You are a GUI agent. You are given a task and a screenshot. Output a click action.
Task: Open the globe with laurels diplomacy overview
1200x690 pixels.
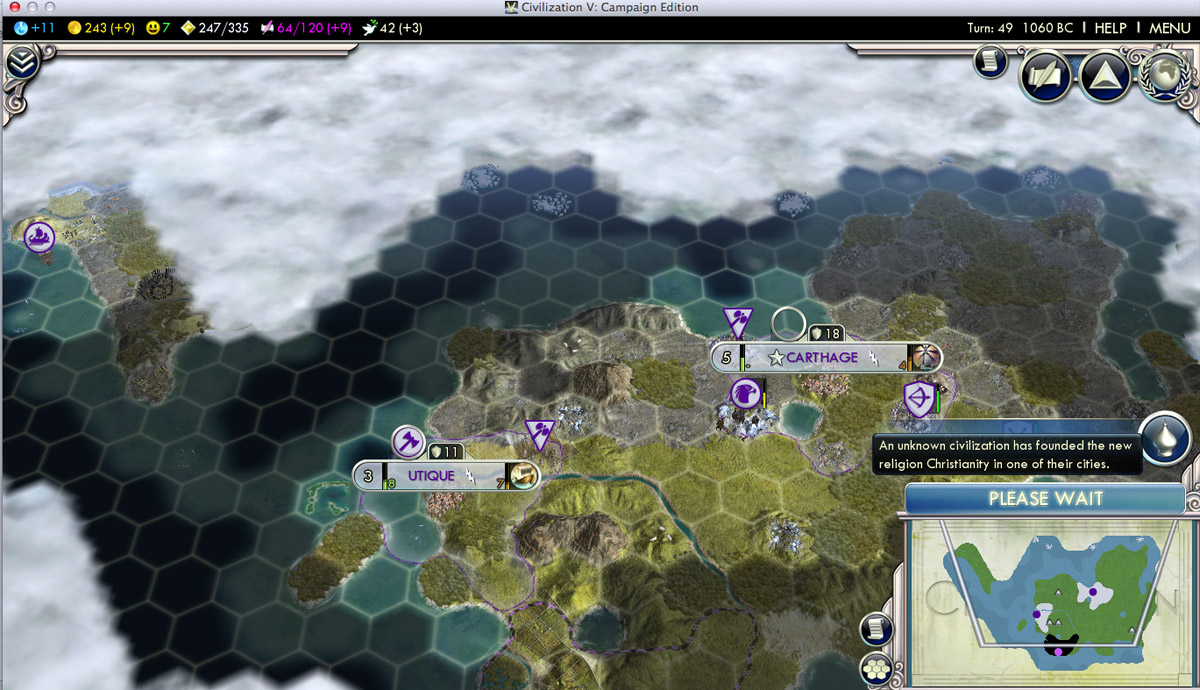[1164, 75]
